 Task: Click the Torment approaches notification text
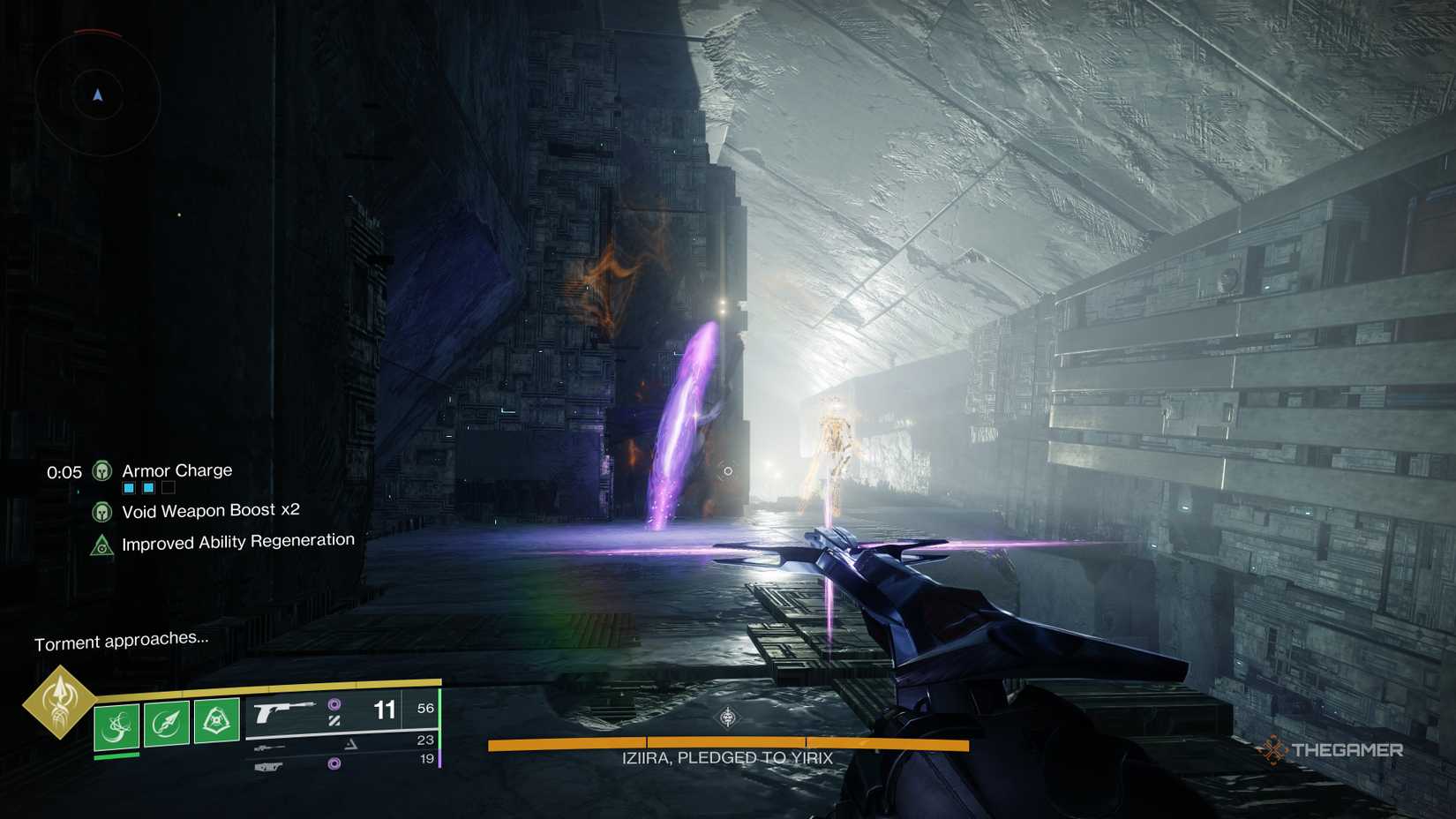(122, 642)
